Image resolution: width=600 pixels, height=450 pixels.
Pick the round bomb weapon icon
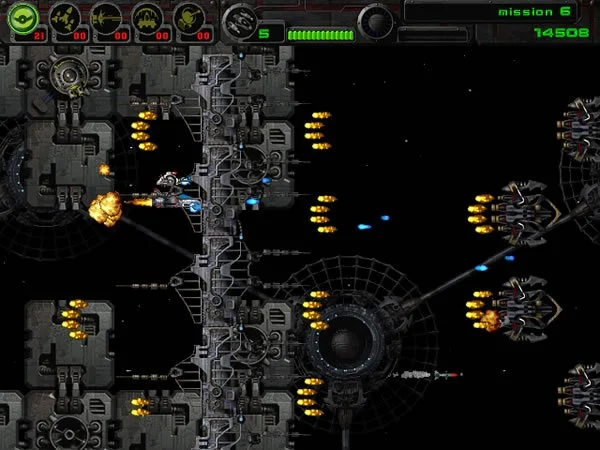(x=189, y=18)
